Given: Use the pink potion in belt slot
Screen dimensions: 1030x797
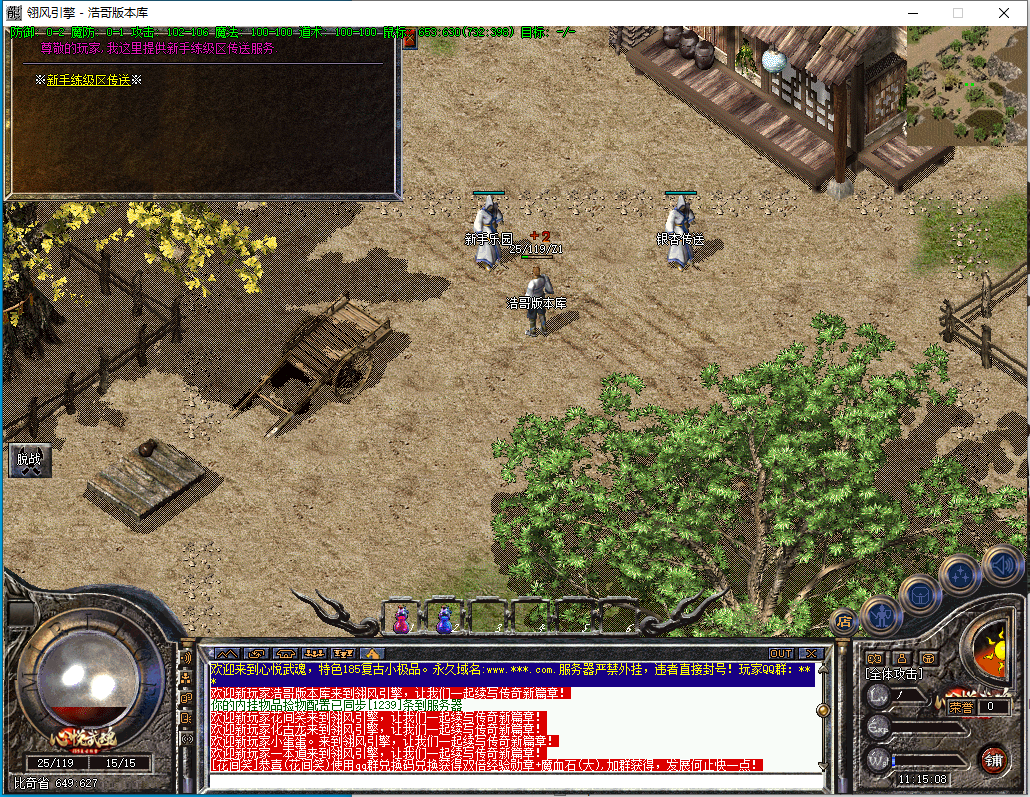Looking at the screenshot, I should (x=401, y=620).
